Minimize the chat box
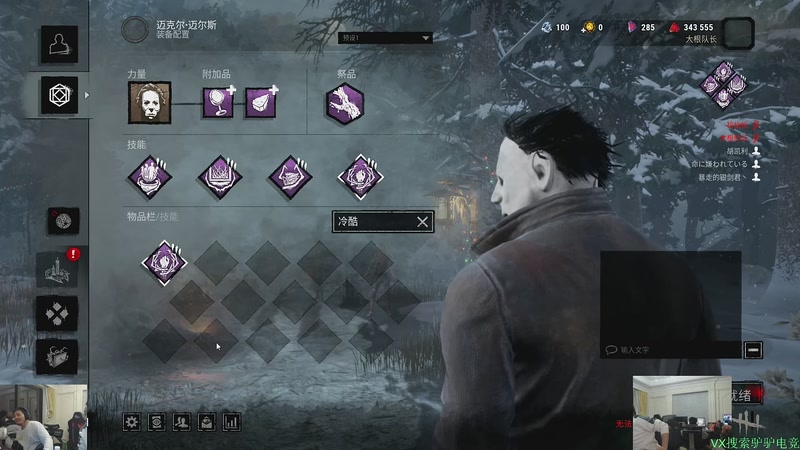 [x=753, y=349]
